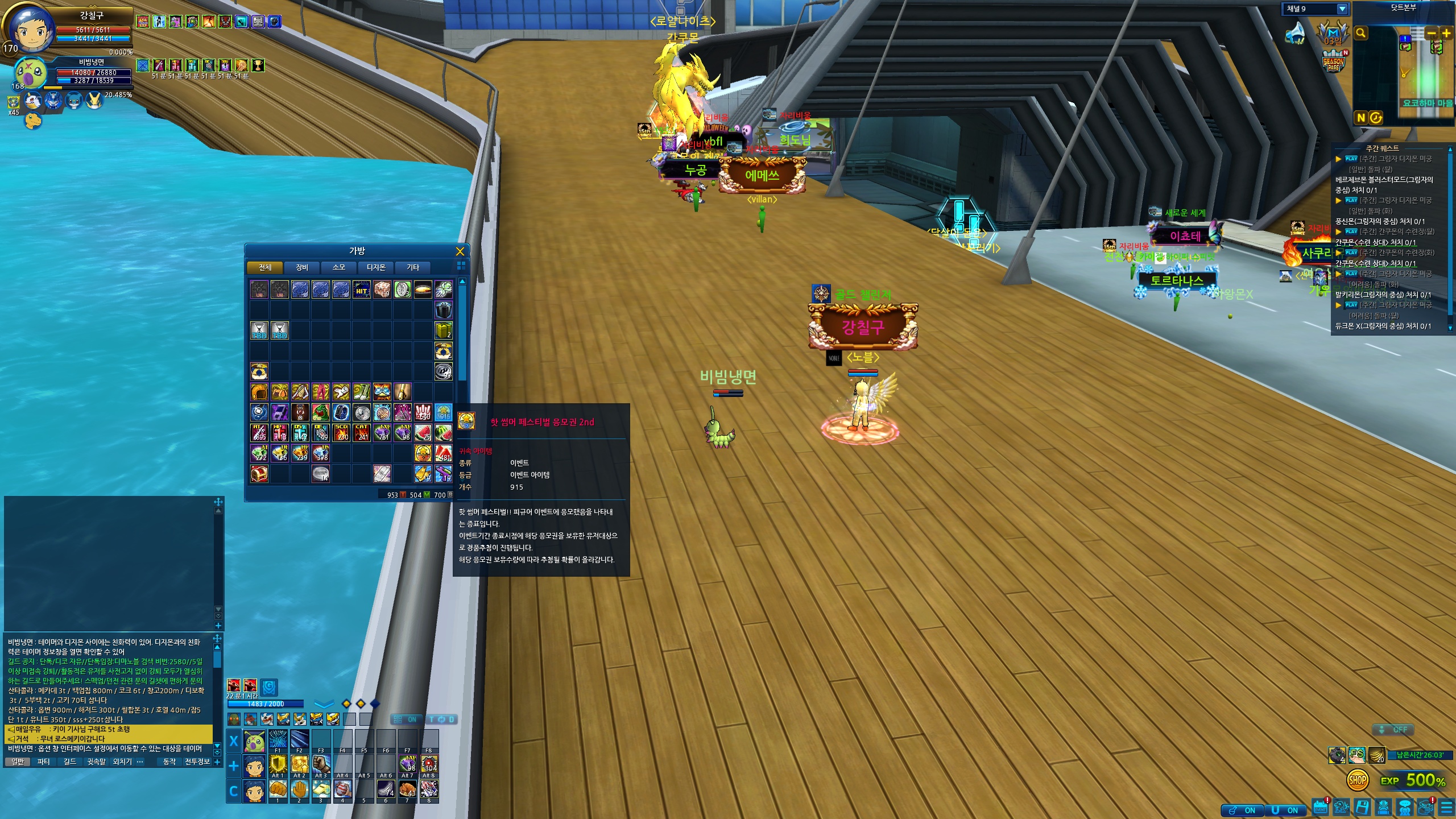1456x819 pixels.
Task: Select the 디지몬 inventory tab
Action: [x=376, y=267]
